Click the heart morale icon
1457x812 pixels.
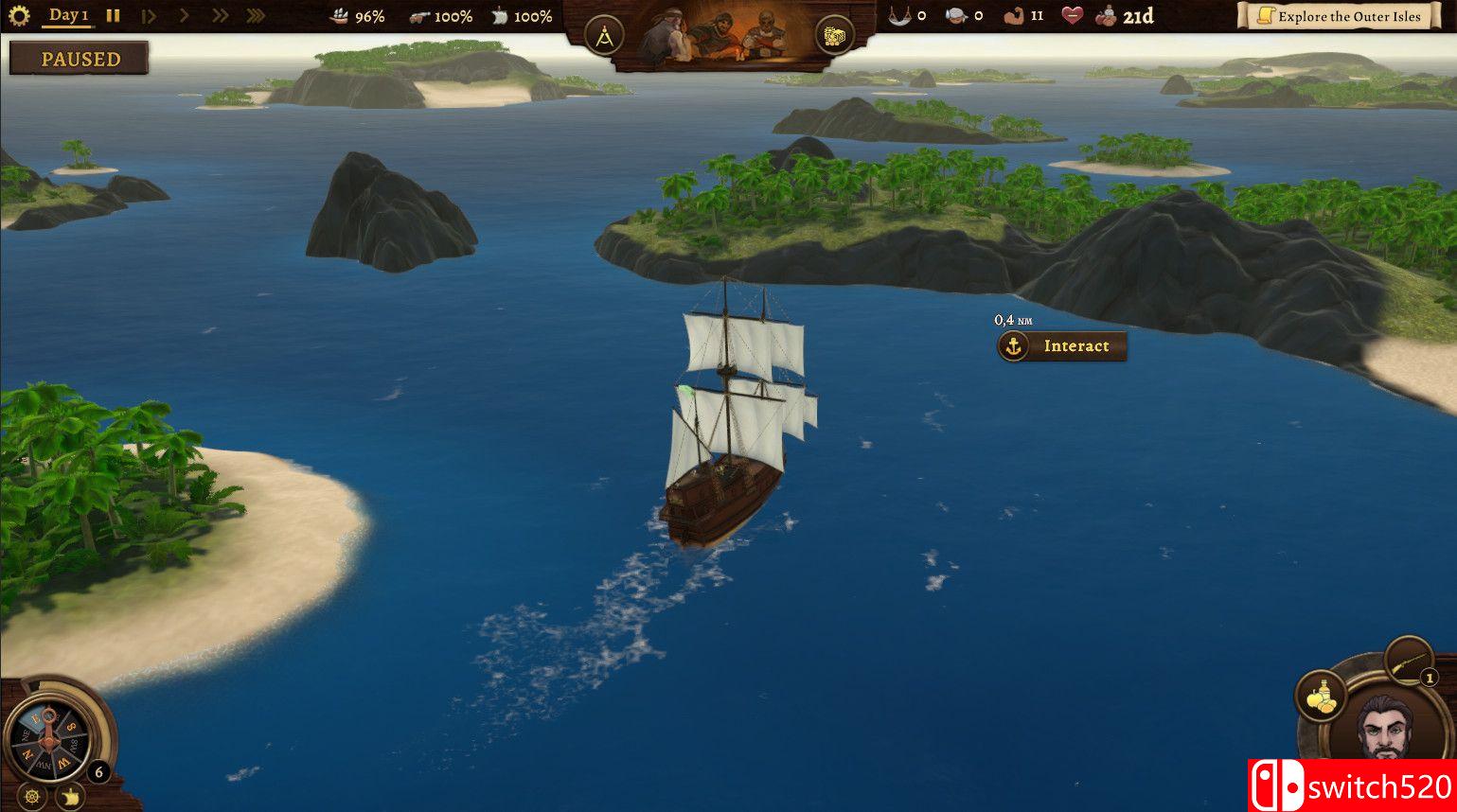pyautogui.click(x=1072, y=16)
